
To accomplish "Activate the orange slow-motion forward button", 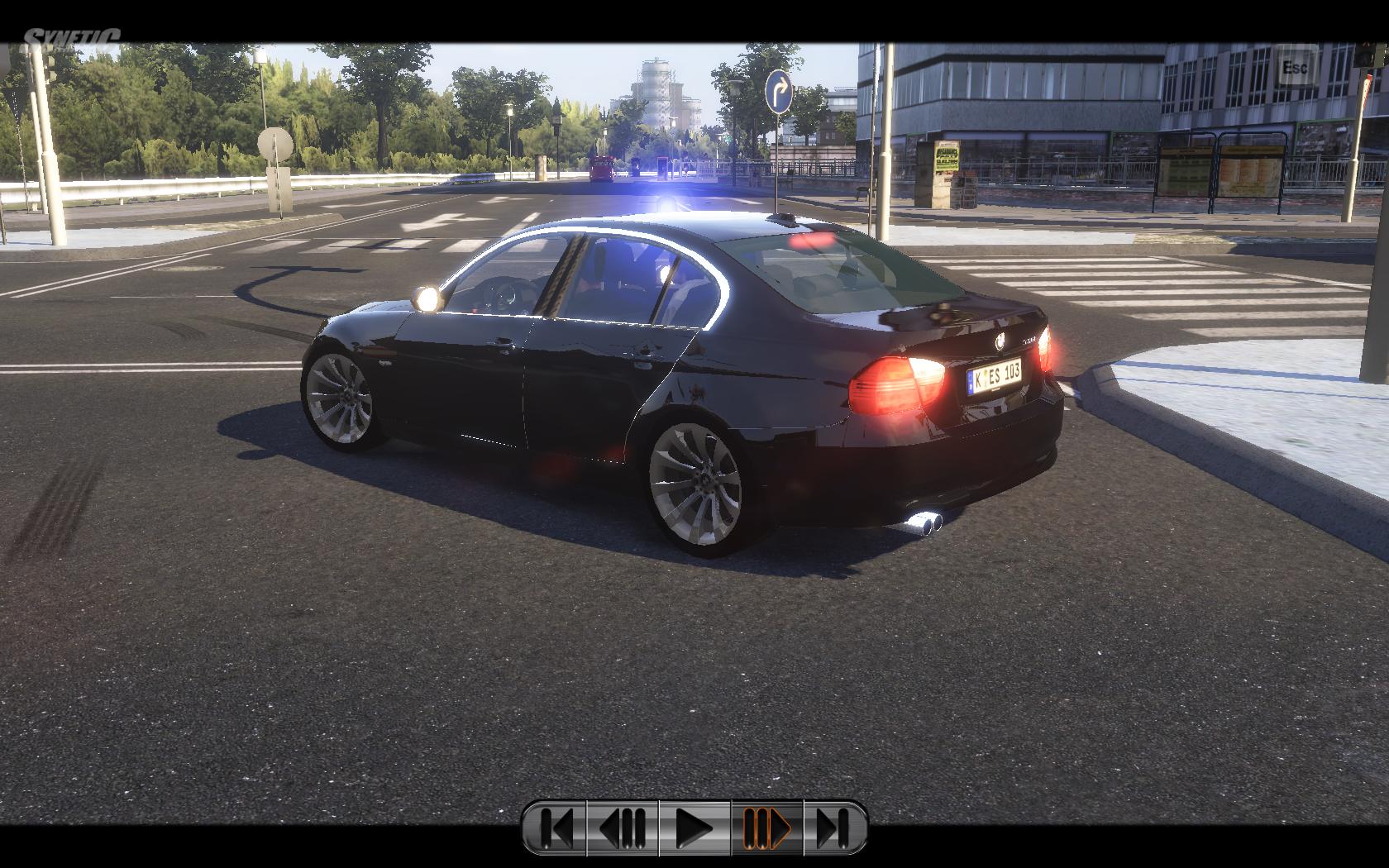I will (766, 827).
